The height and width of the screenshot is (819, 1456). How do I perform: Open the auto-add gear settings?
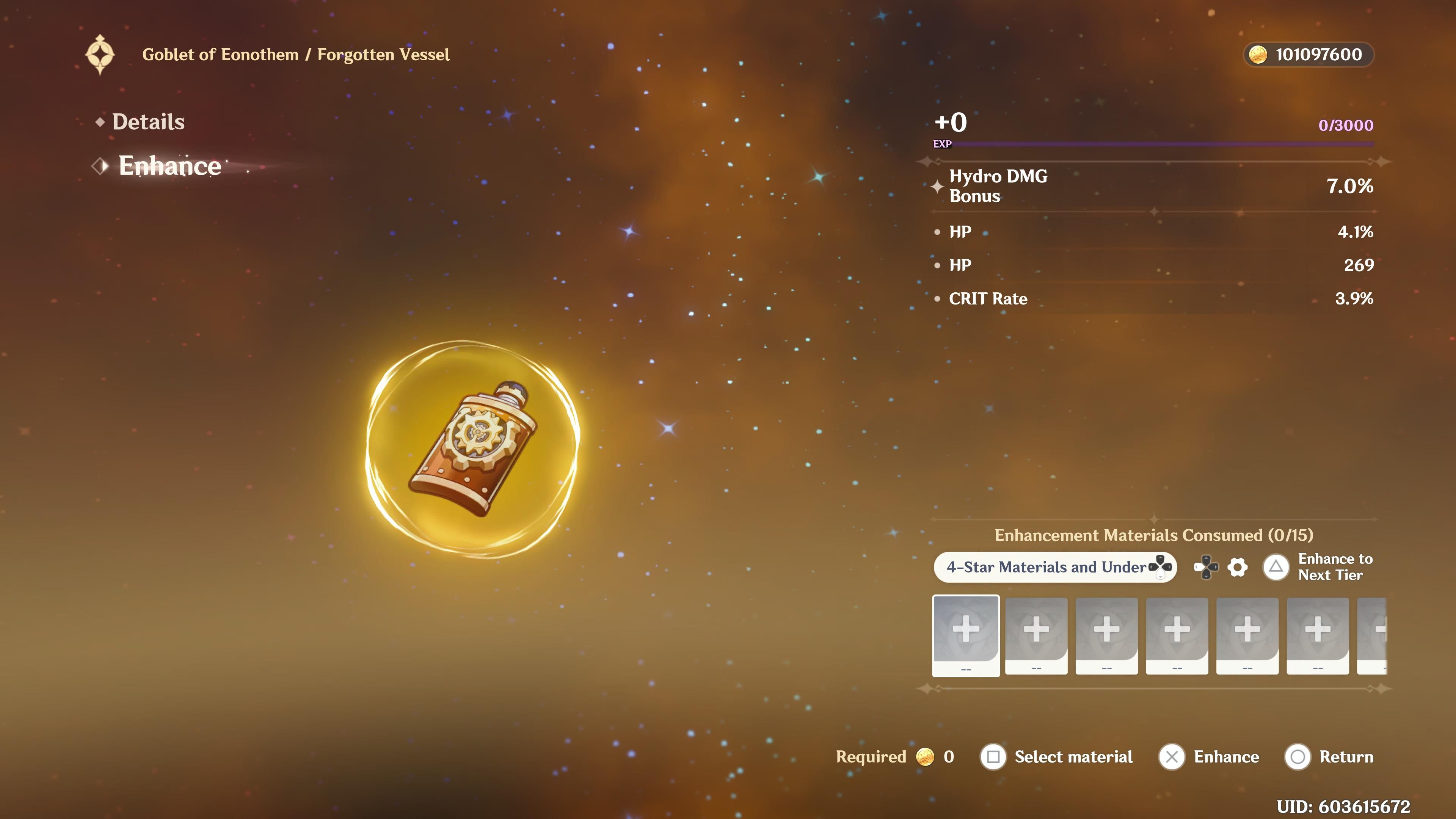pos(1237,567)
